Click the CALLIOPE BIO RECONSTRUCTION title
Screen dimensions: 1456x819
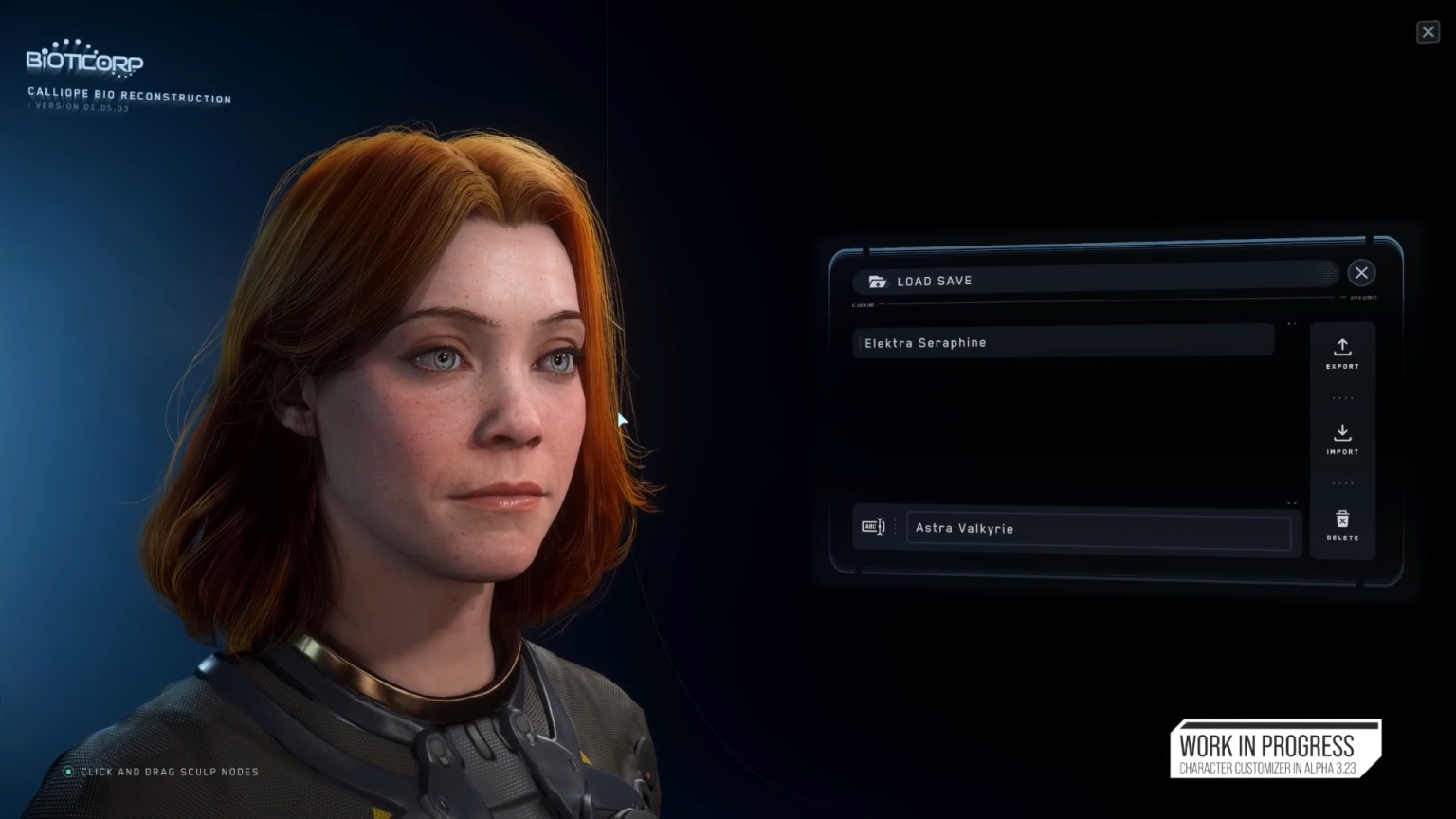pyautogui.click(x=128, y=96)
